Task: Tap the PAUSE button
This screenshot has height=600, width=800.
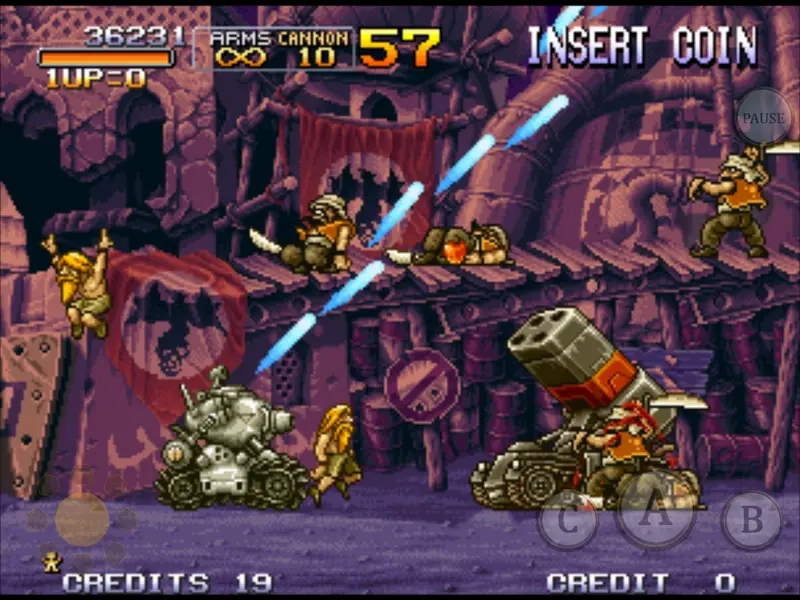Action: [764, 117]
